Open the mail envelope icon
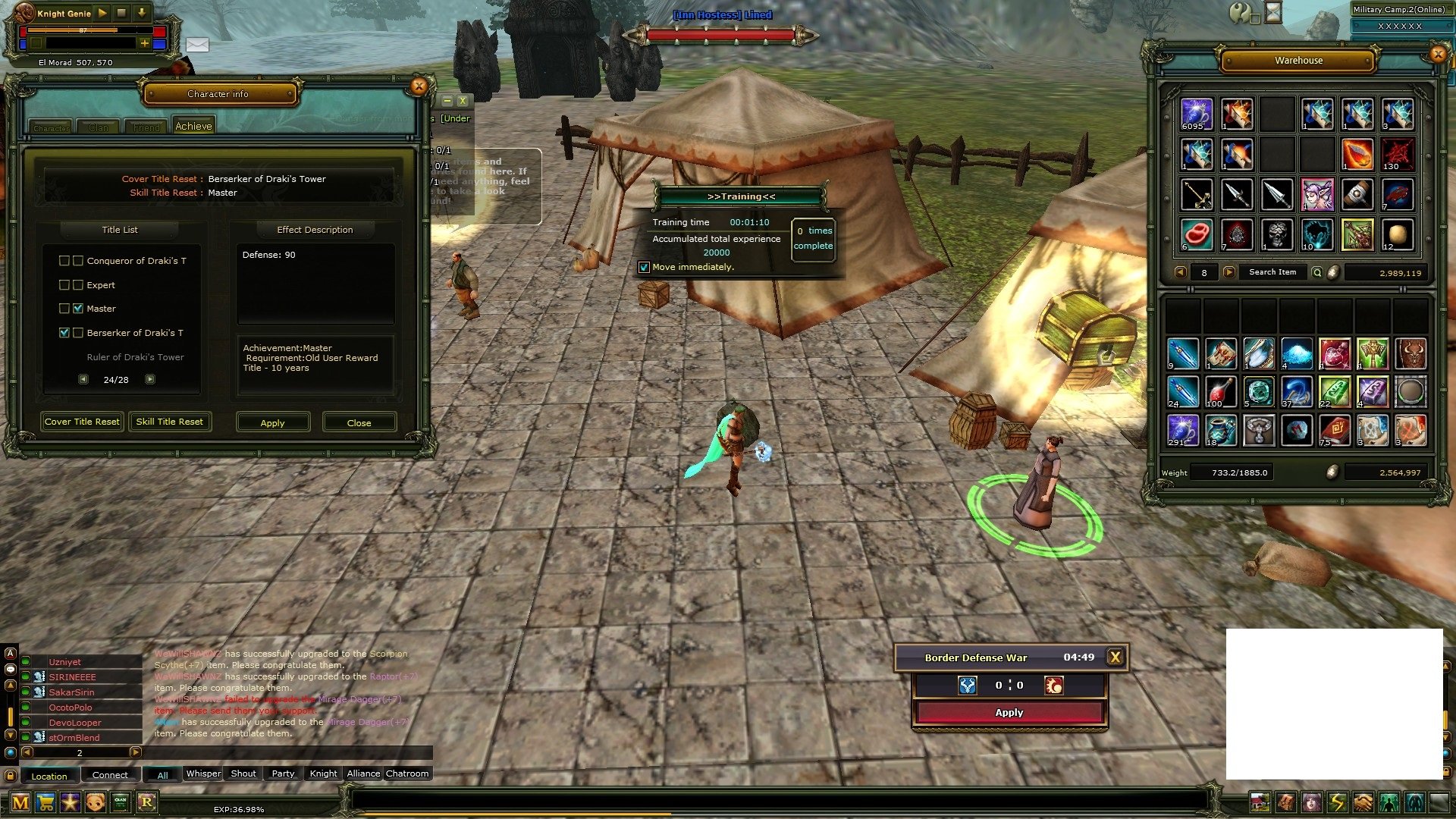 click(197, 45)
